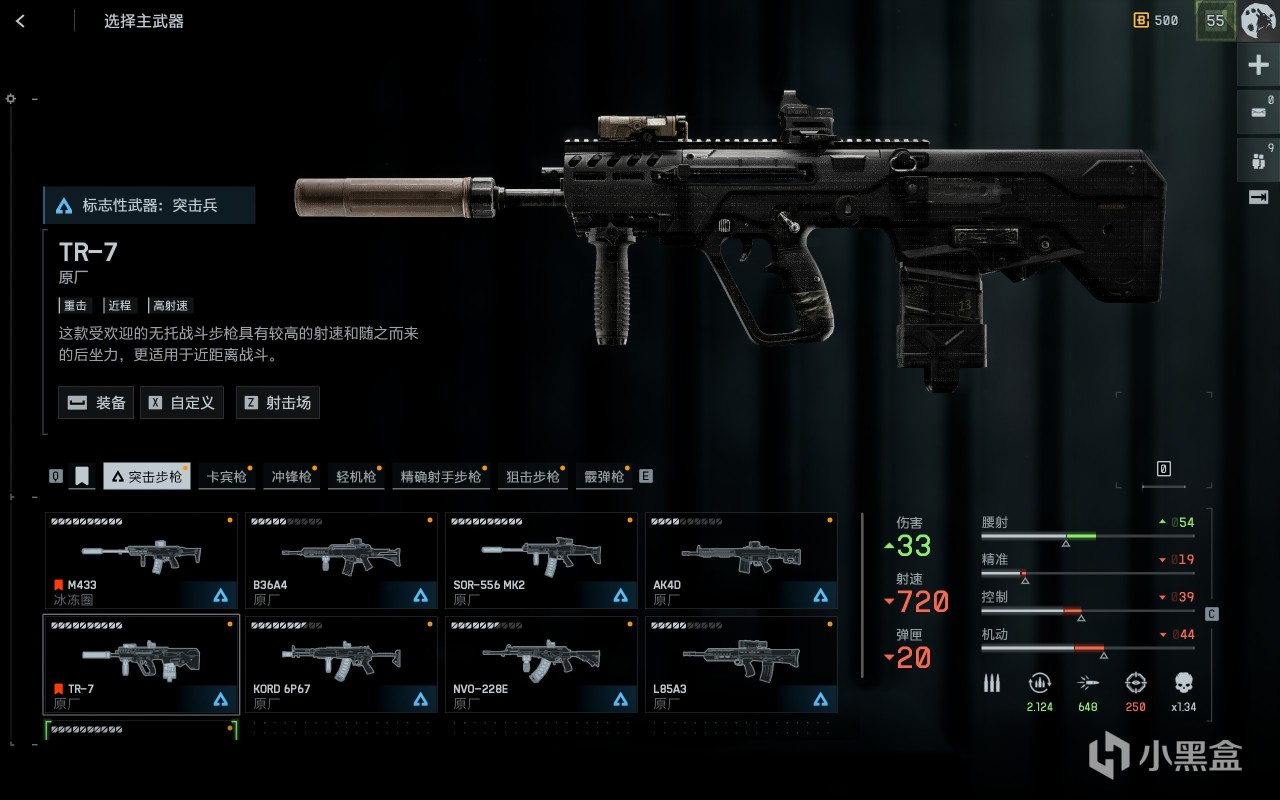Open the 精确射手步枪 DMR tab
1280x800 pixels.
pyautogui.click(x=440, y=477)
